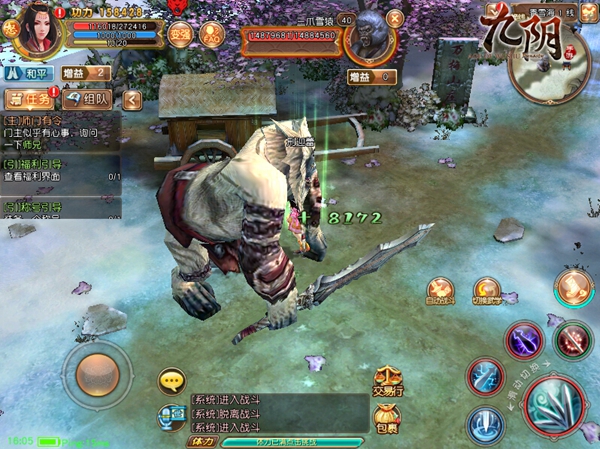Viewport: 600px width, 449px height.
Task: Select the 师门有令 main quest entry
Action: coord(60,128)
